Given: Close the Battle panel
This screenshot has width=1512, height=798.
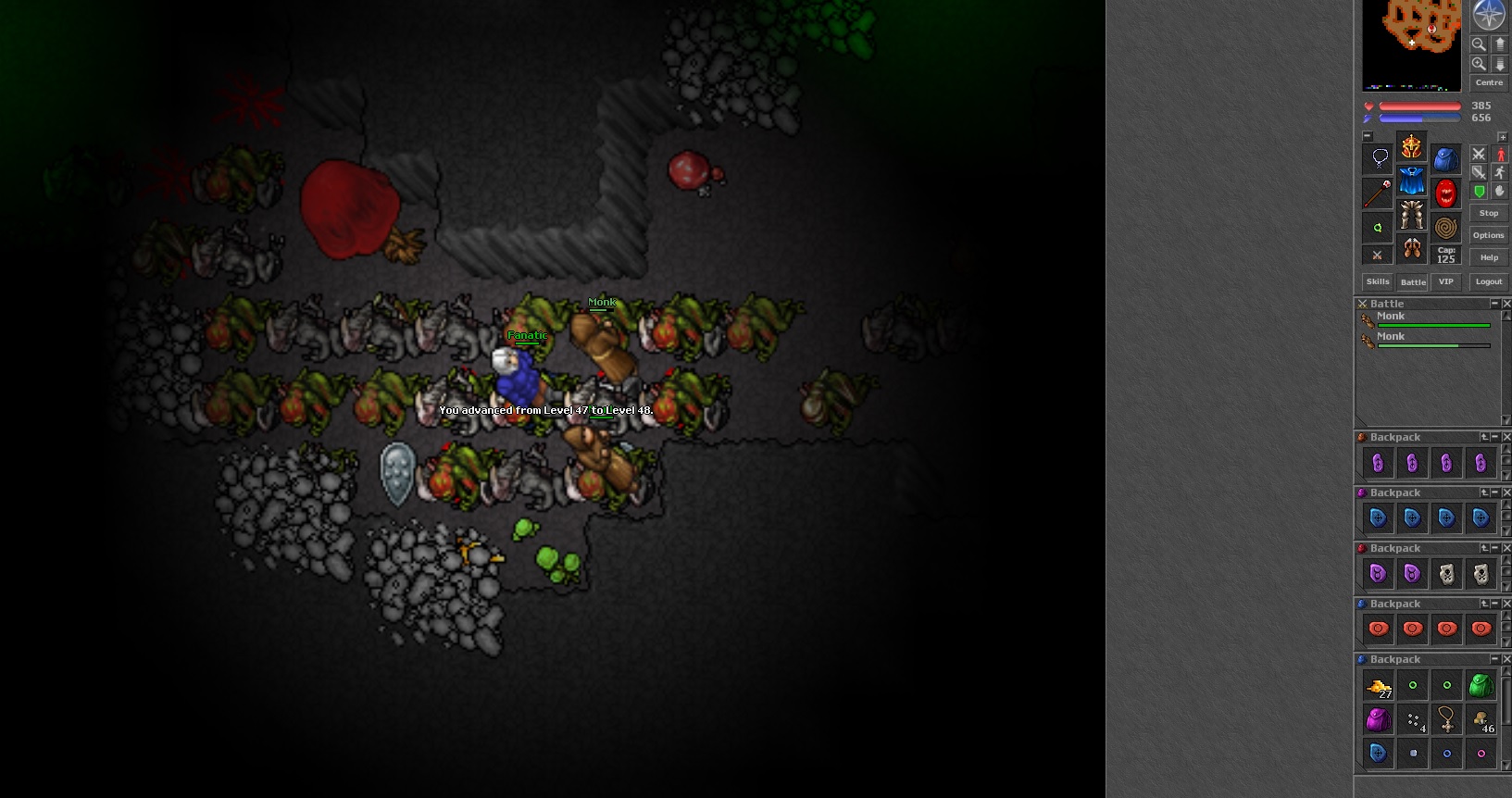Looking at the screenshot, I should pos(1506,304).
